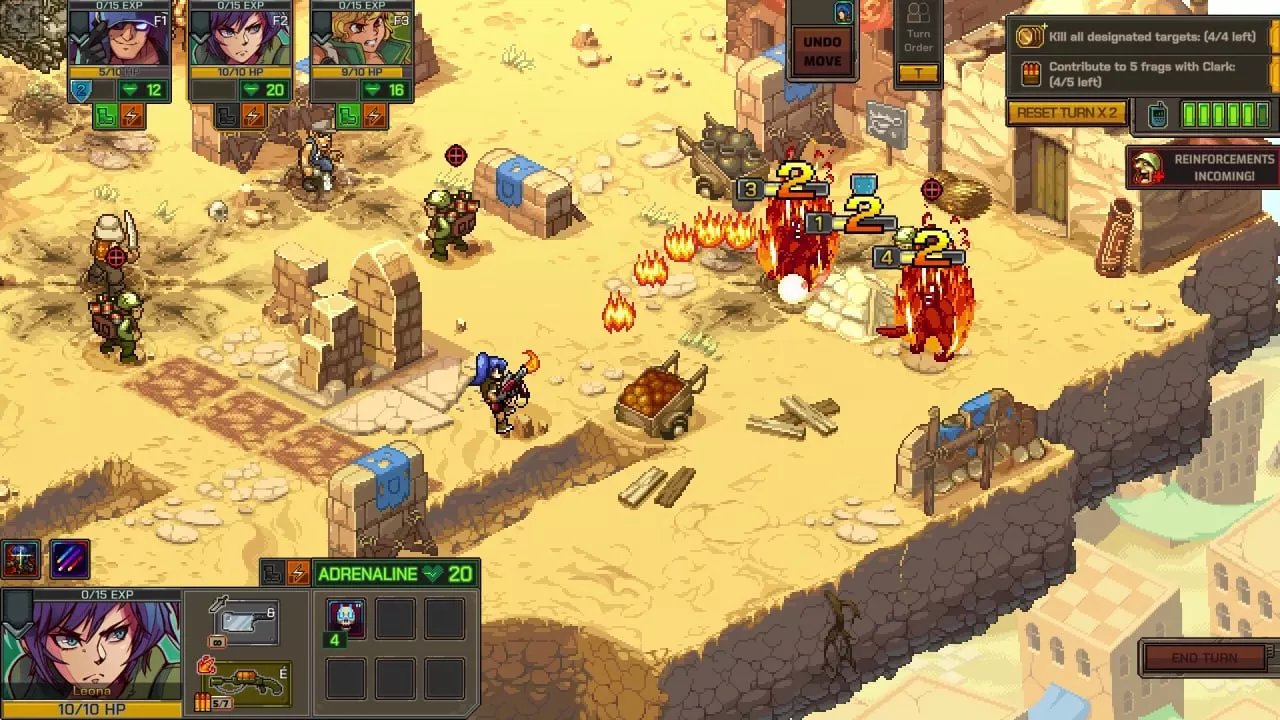This screenshot has width=1280, height=720.
Task: Click the Undo Move button
Action: pos(822,51)
